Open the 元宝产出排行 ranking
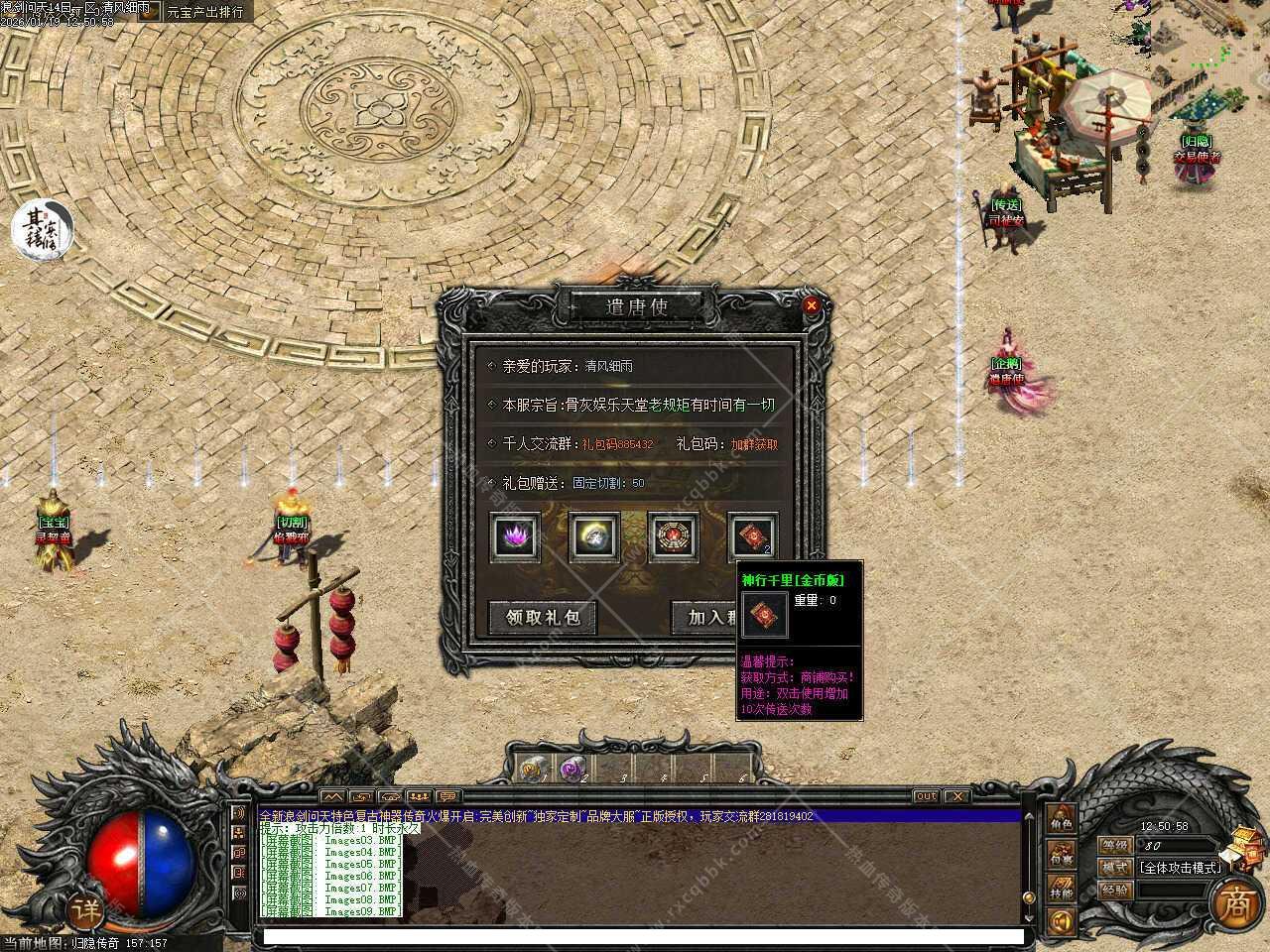This screenshot has width=1270, height=952. coord(204,13)
